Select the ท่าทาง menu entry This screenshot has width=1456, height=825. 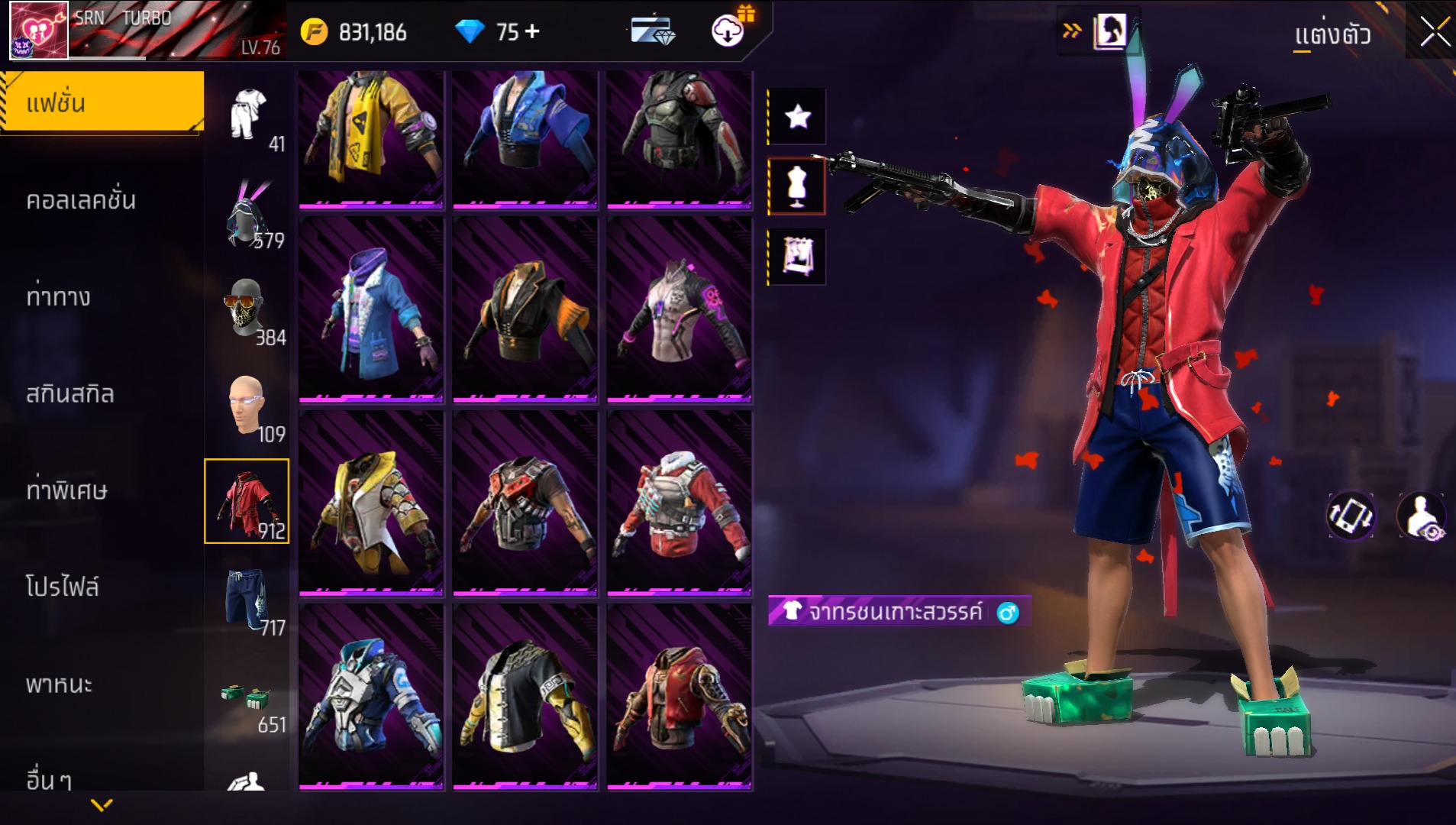coord(58,296)
